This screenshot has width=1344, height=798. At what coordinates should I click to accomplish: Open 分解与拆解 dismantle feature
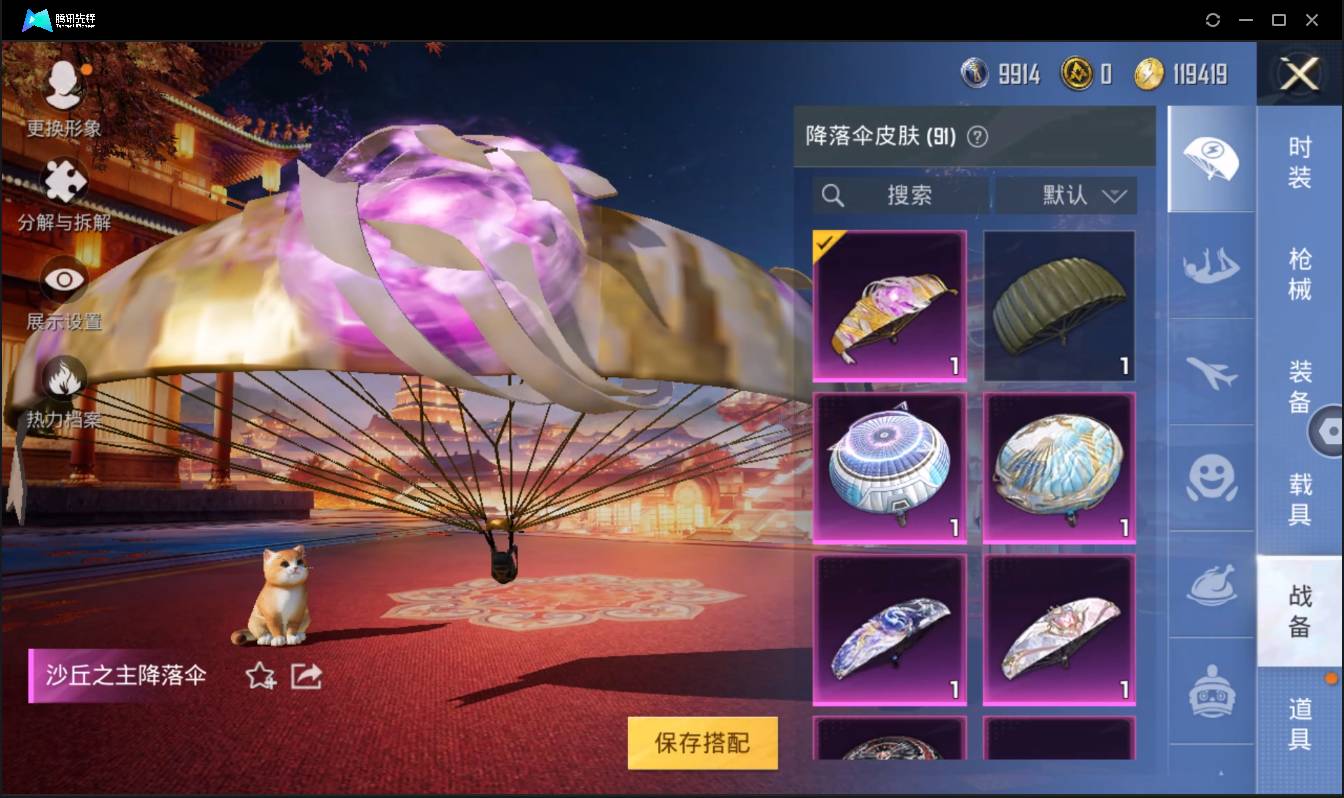click(x=62, y=188)
